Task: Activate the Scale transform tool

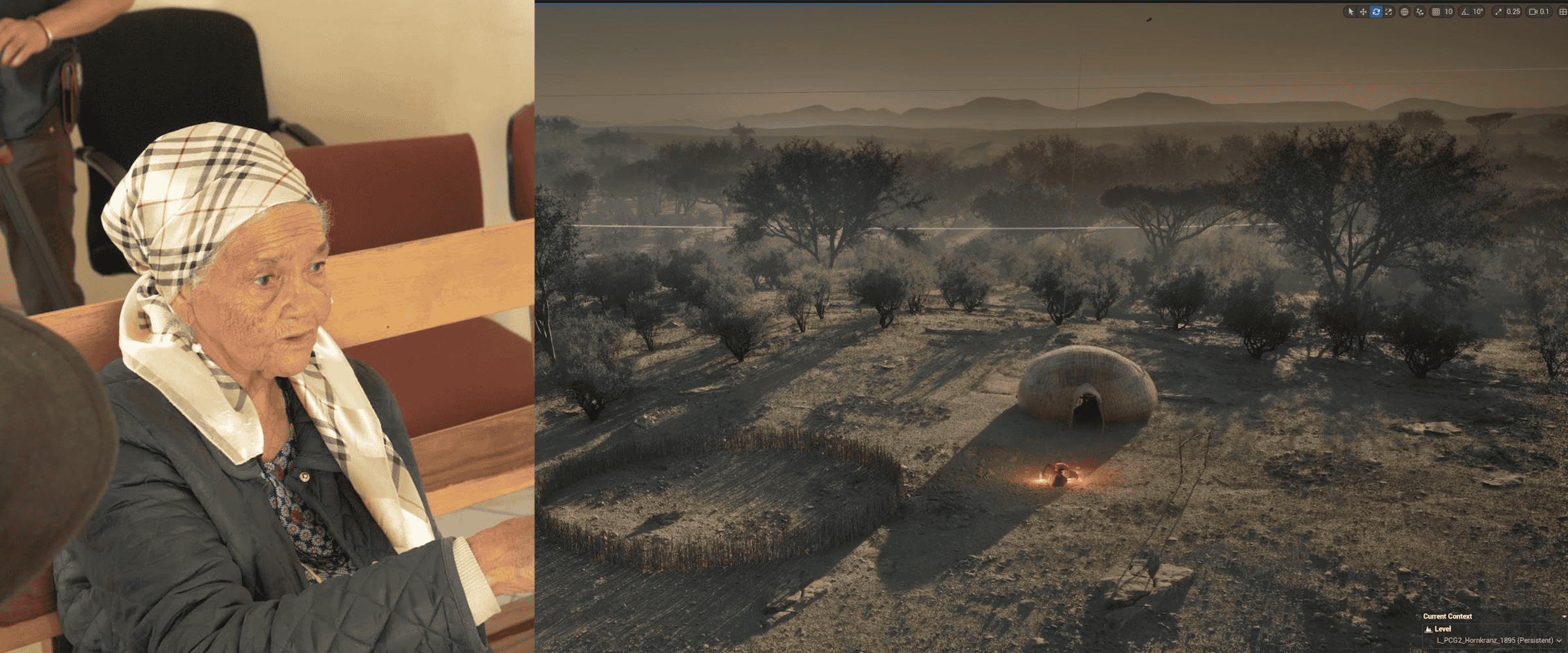Action: coord(1388,11)
